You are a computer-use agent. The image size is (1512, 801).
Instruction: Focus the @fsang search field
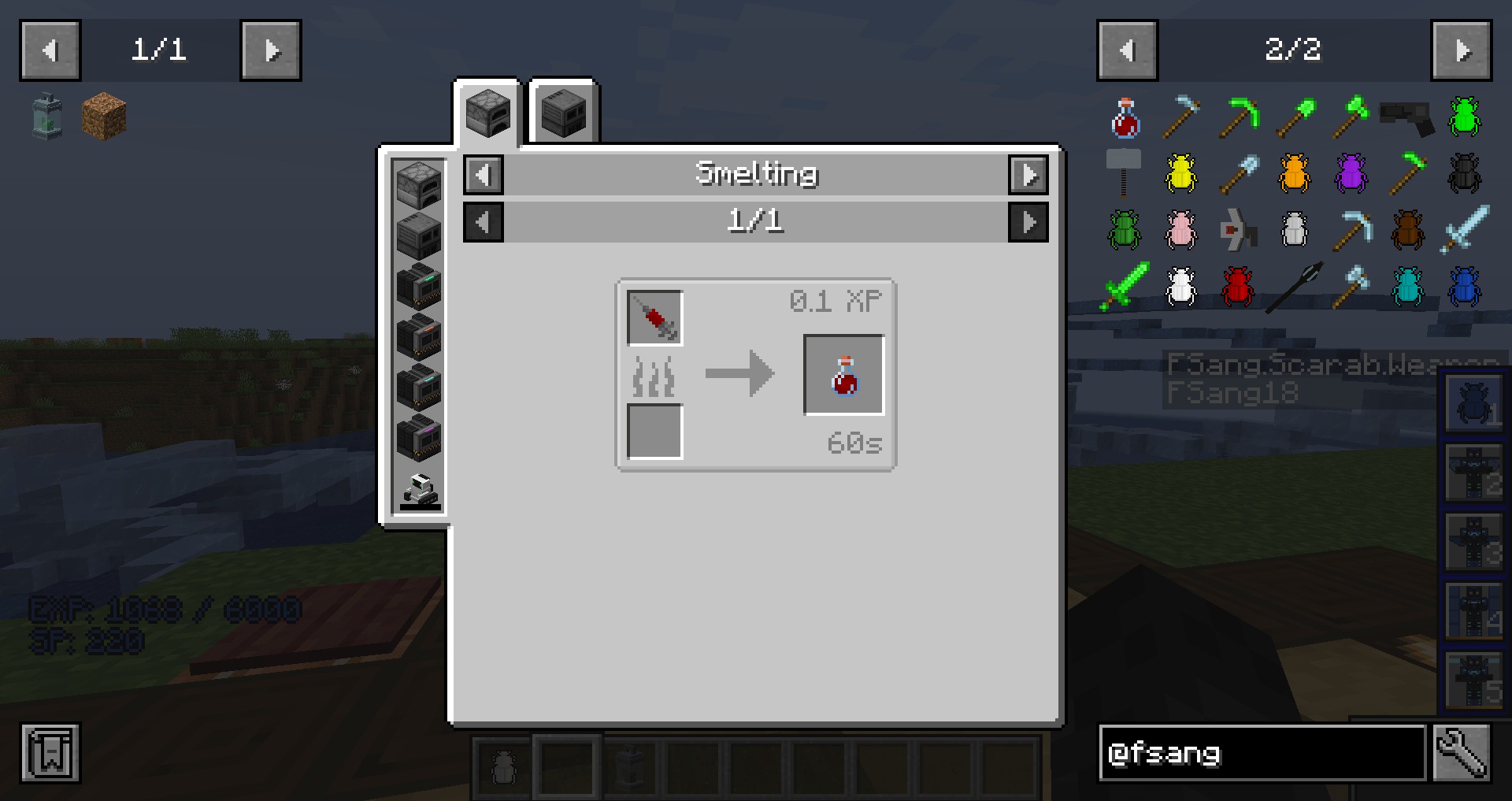pos(1262,754)
